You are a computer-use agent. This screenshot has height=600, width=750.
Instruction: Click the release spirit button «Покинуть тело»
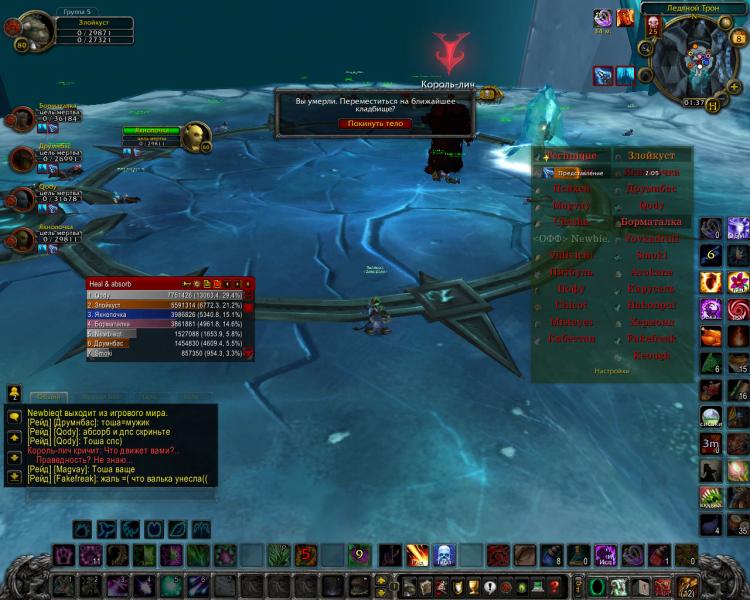pyautogui.click(x=374, y=123)
